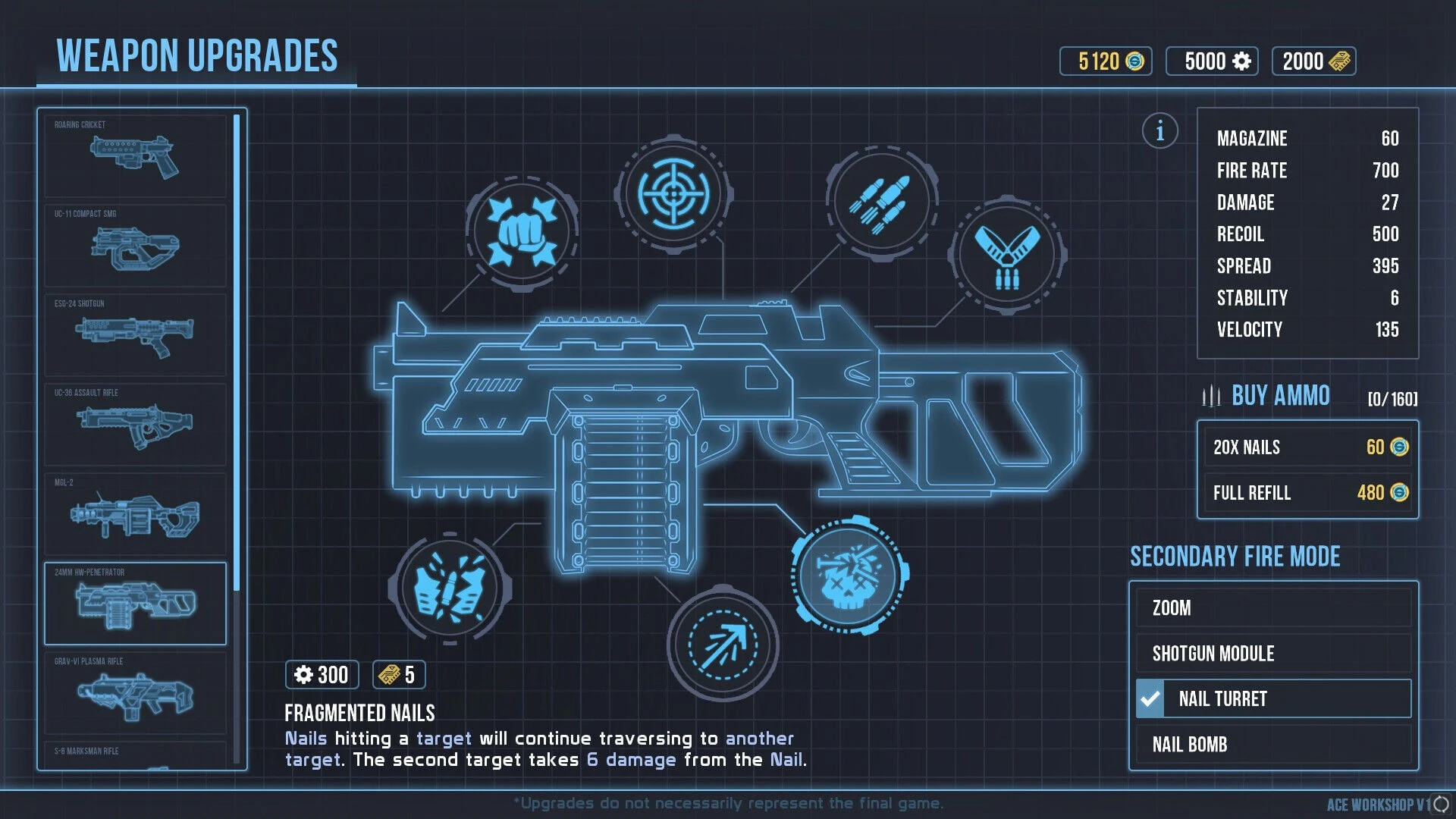Click the fist impact upgrade icon
1456x819 pixels.
pyautogui.click(x=522, y=233)
